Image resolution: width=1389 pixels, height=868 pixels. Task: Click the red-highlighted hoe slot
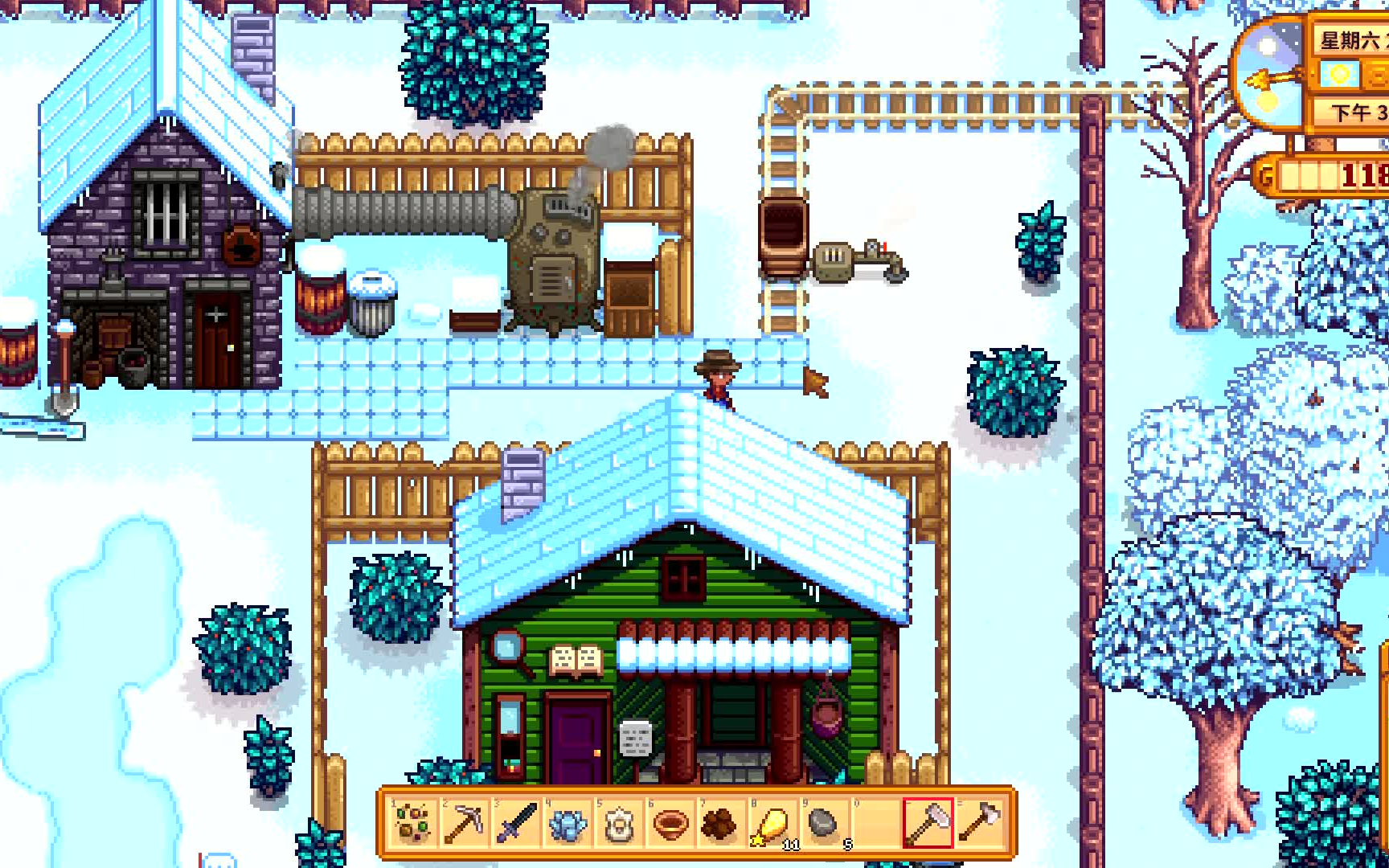tap(928, 823)
